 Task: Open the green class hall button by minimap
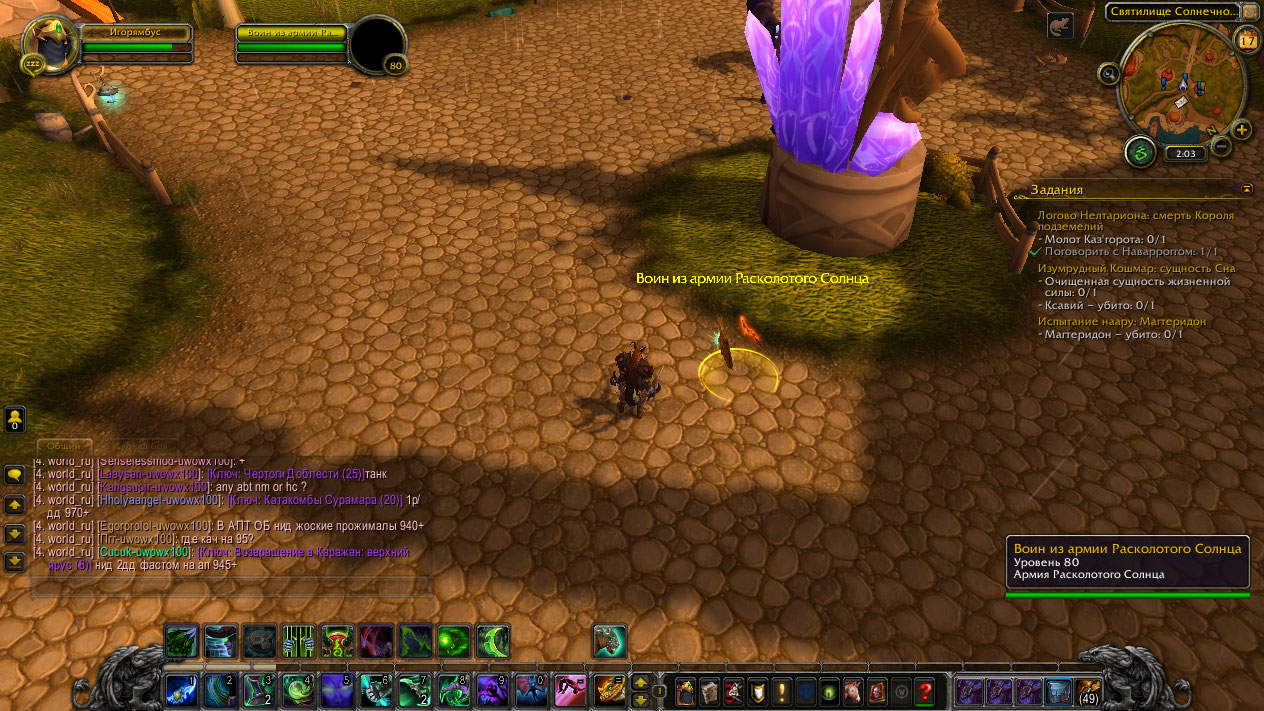1139,152
